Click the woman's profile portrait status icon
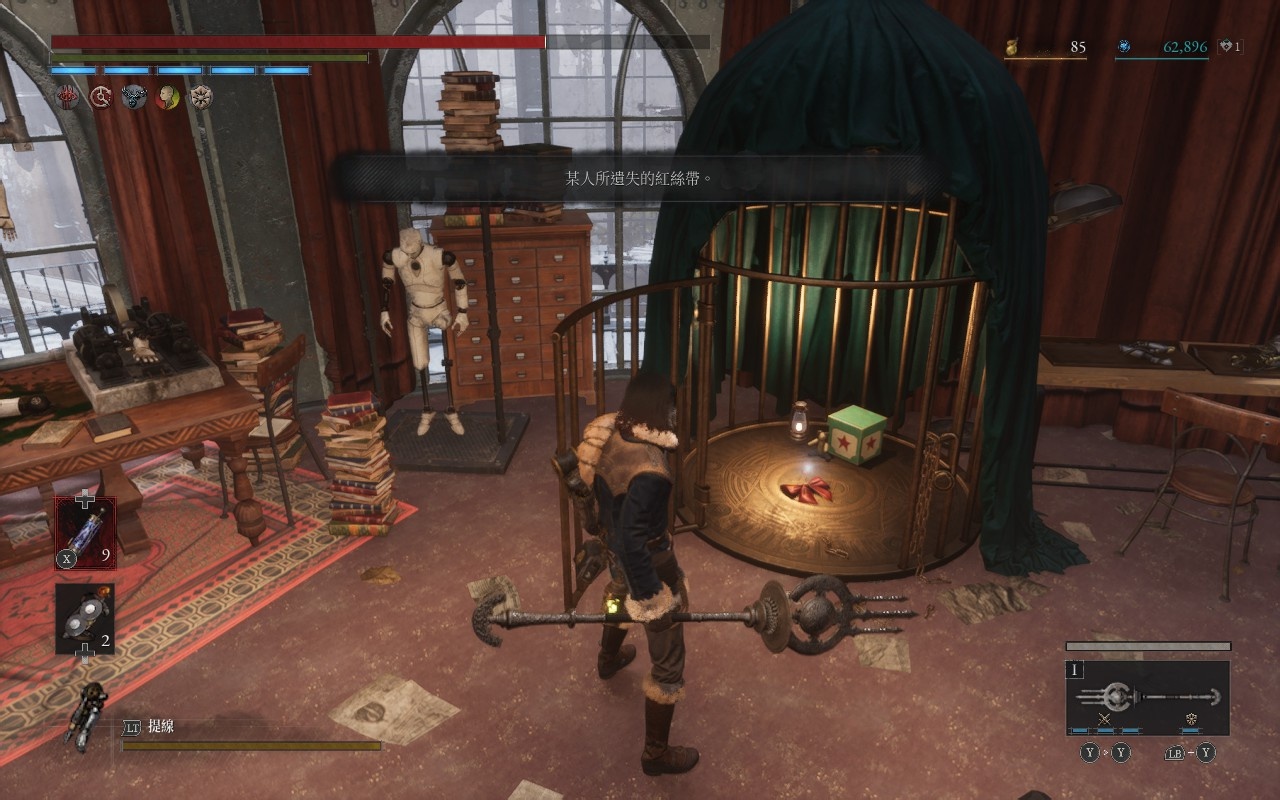The image size is (1280, 800). point(168,97)
